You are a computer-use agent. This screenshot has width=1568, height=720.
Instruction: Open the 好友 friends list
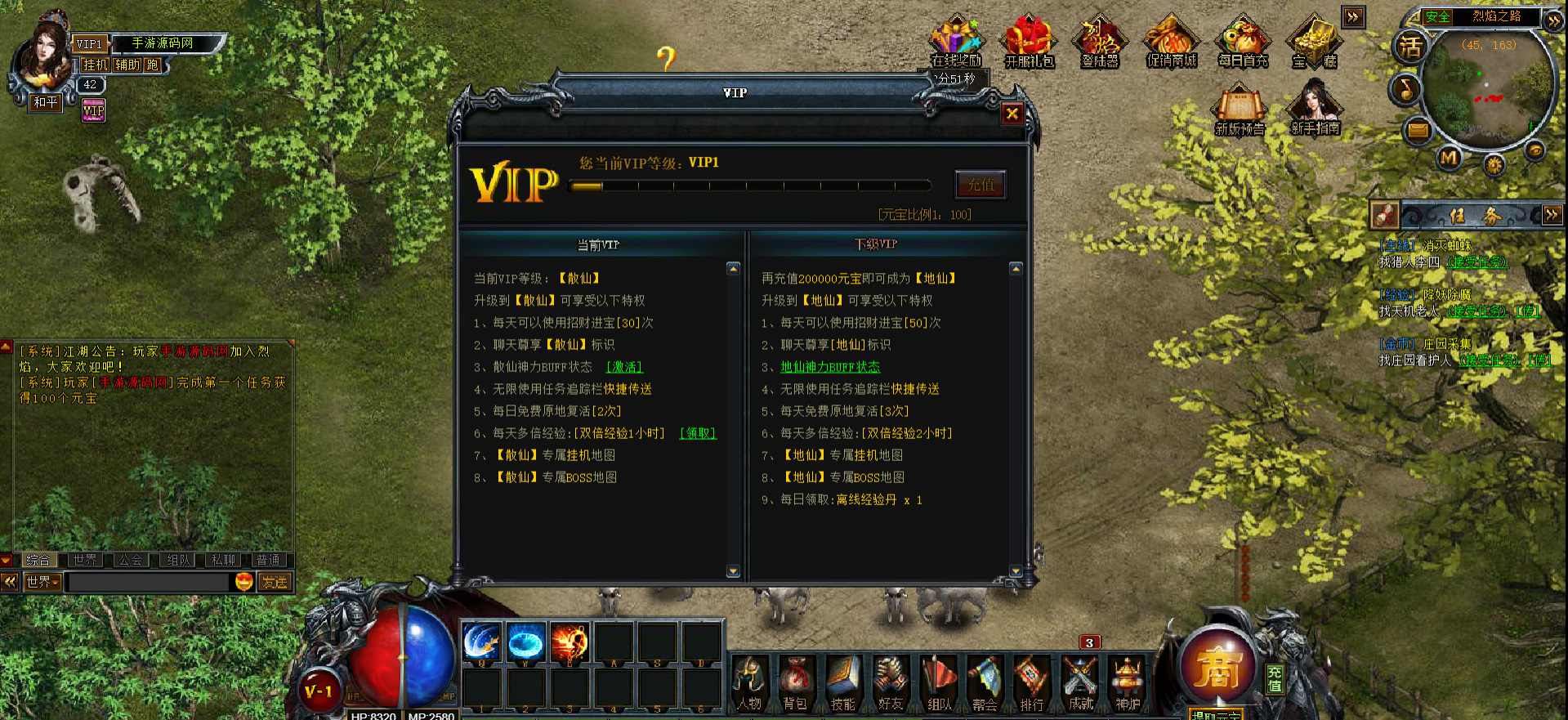[x=891, y=683]
